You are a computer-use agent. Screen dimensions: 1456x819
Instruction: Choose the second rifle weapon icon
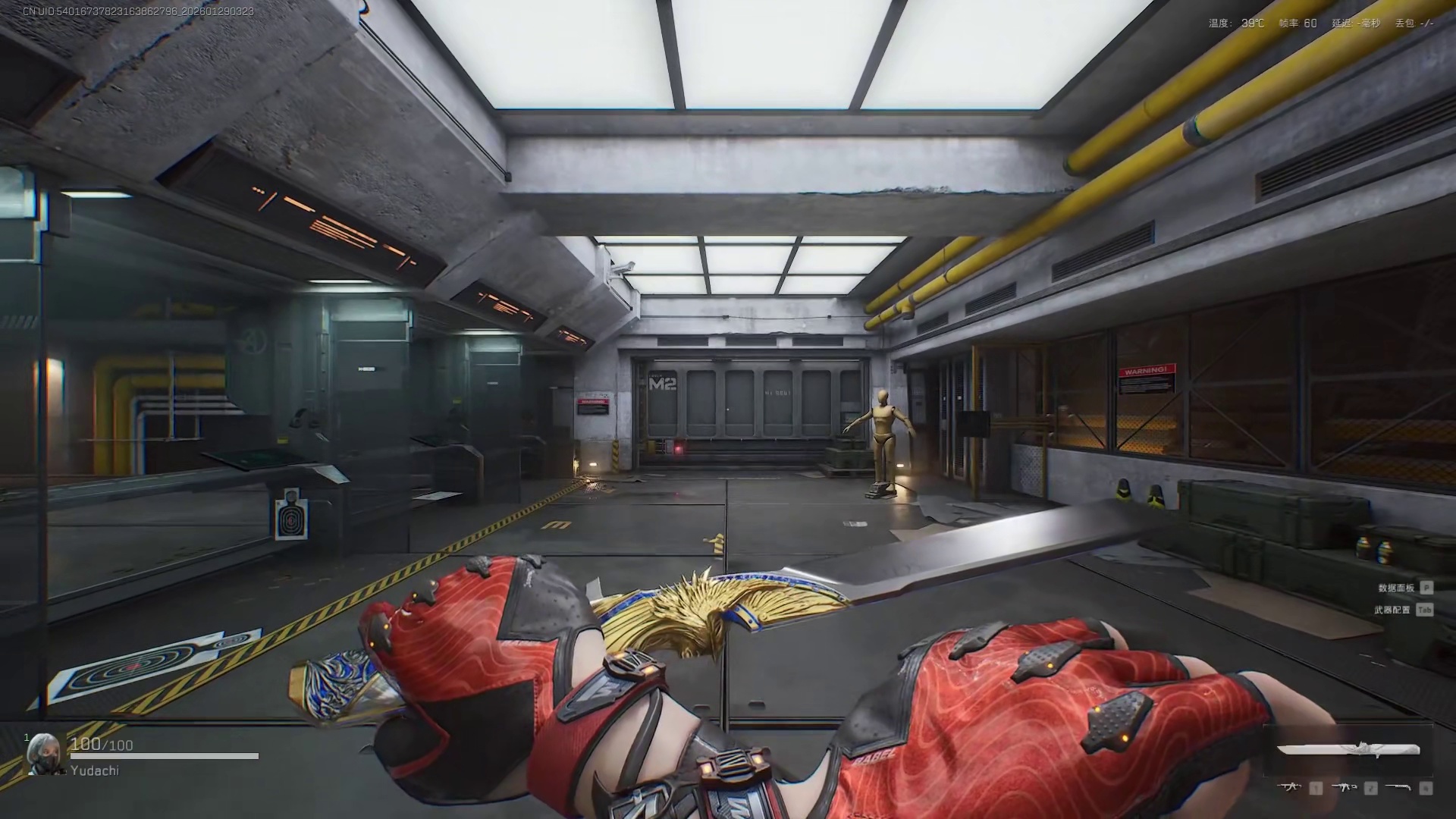coord(1344,787)
